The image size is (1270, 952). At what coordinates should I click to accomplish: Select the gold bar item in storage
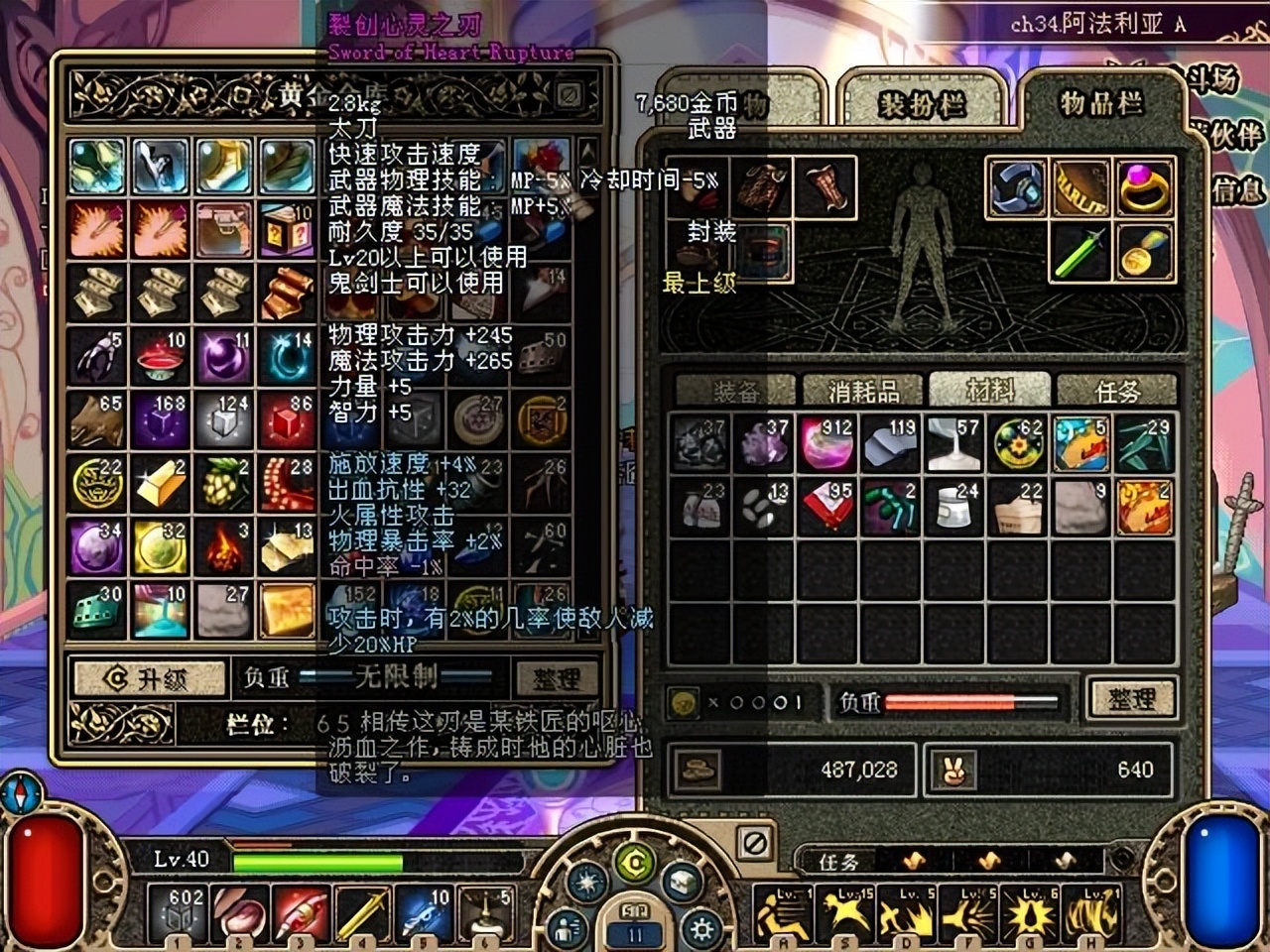click(161, 483)
